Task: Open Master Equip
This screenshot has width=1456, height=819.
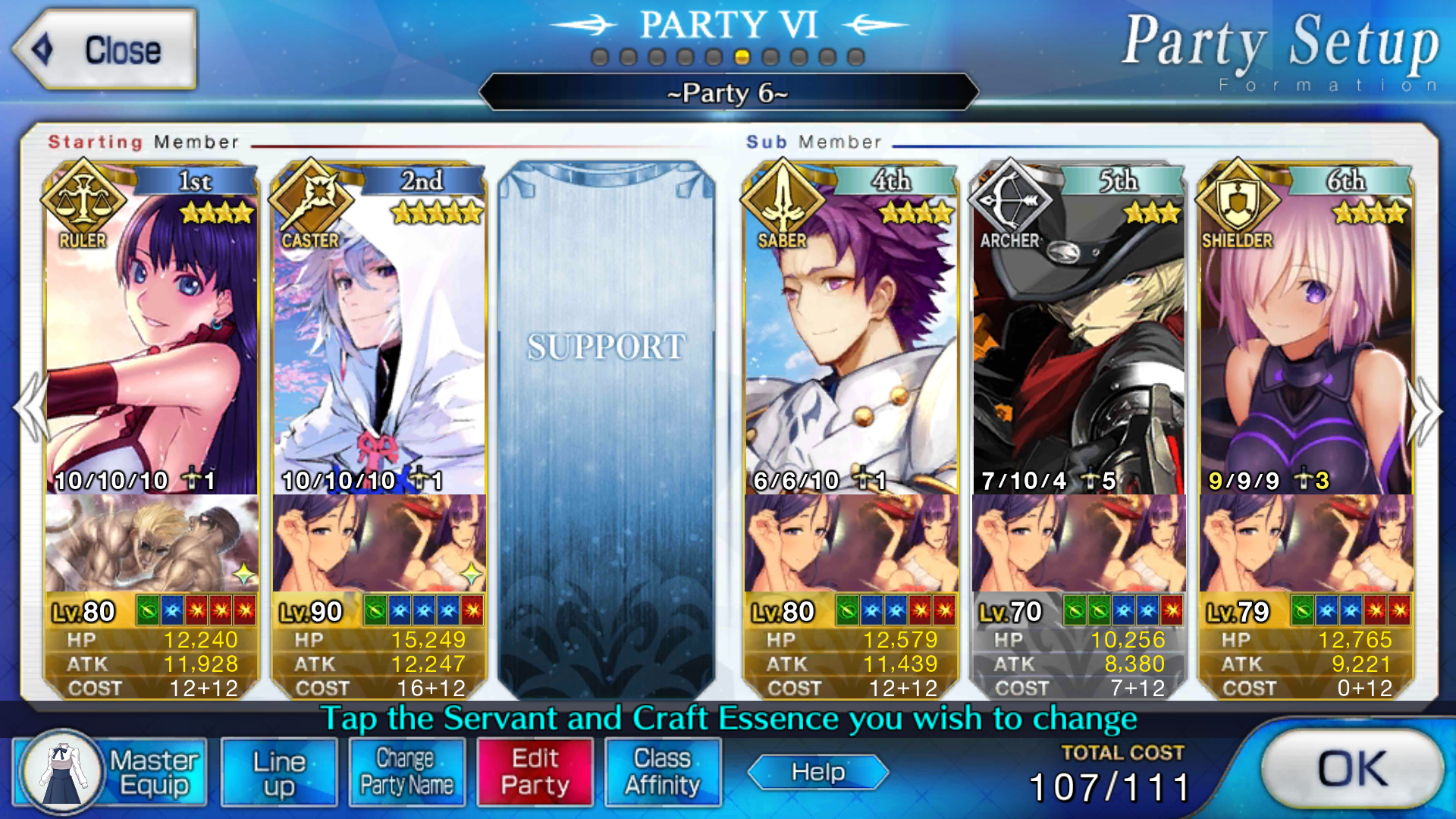Action: tap(111, 772)
